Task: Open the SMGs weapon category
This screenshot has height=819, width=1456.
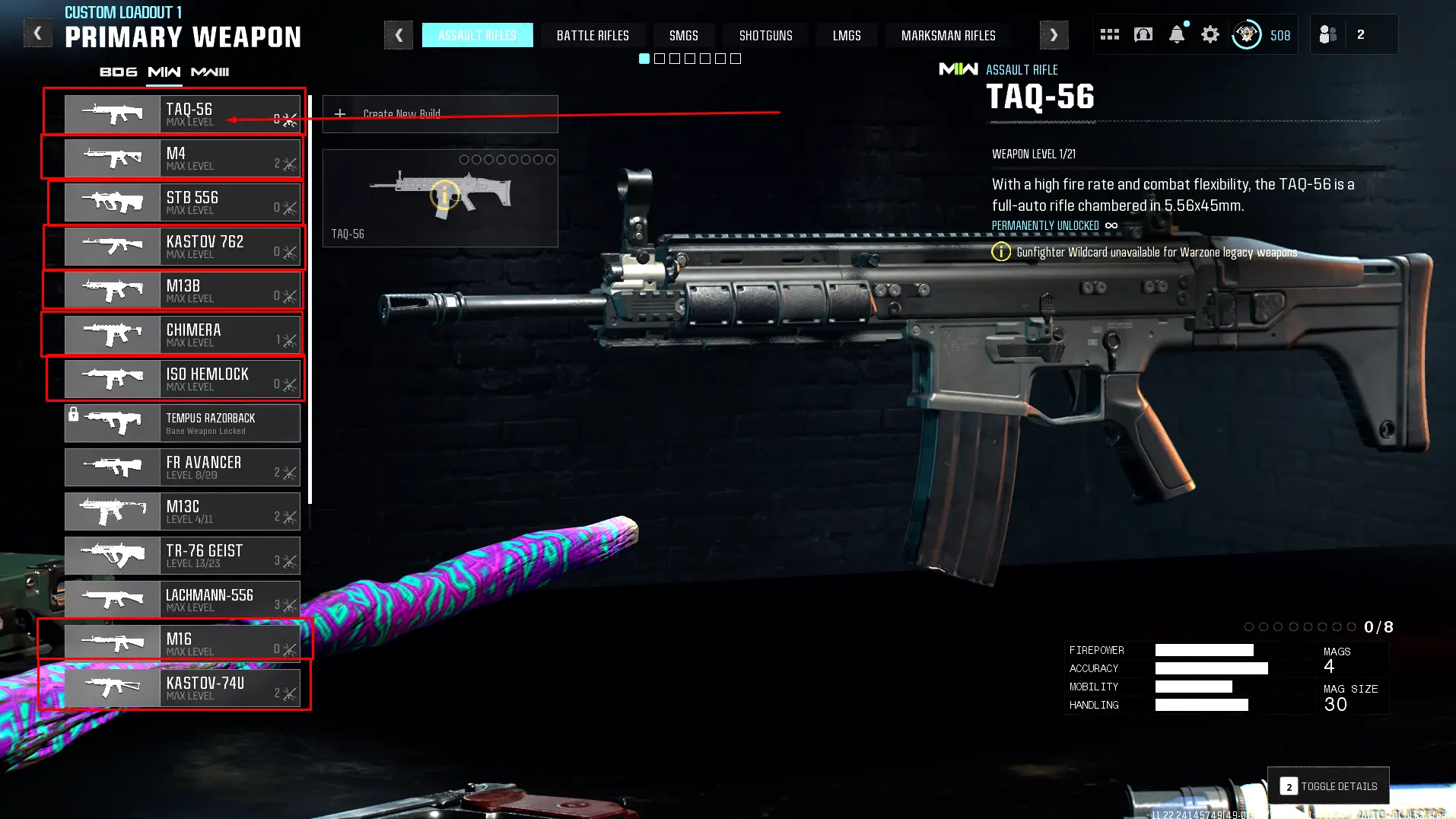Action: pyautogui.click(x=683, y=36)
